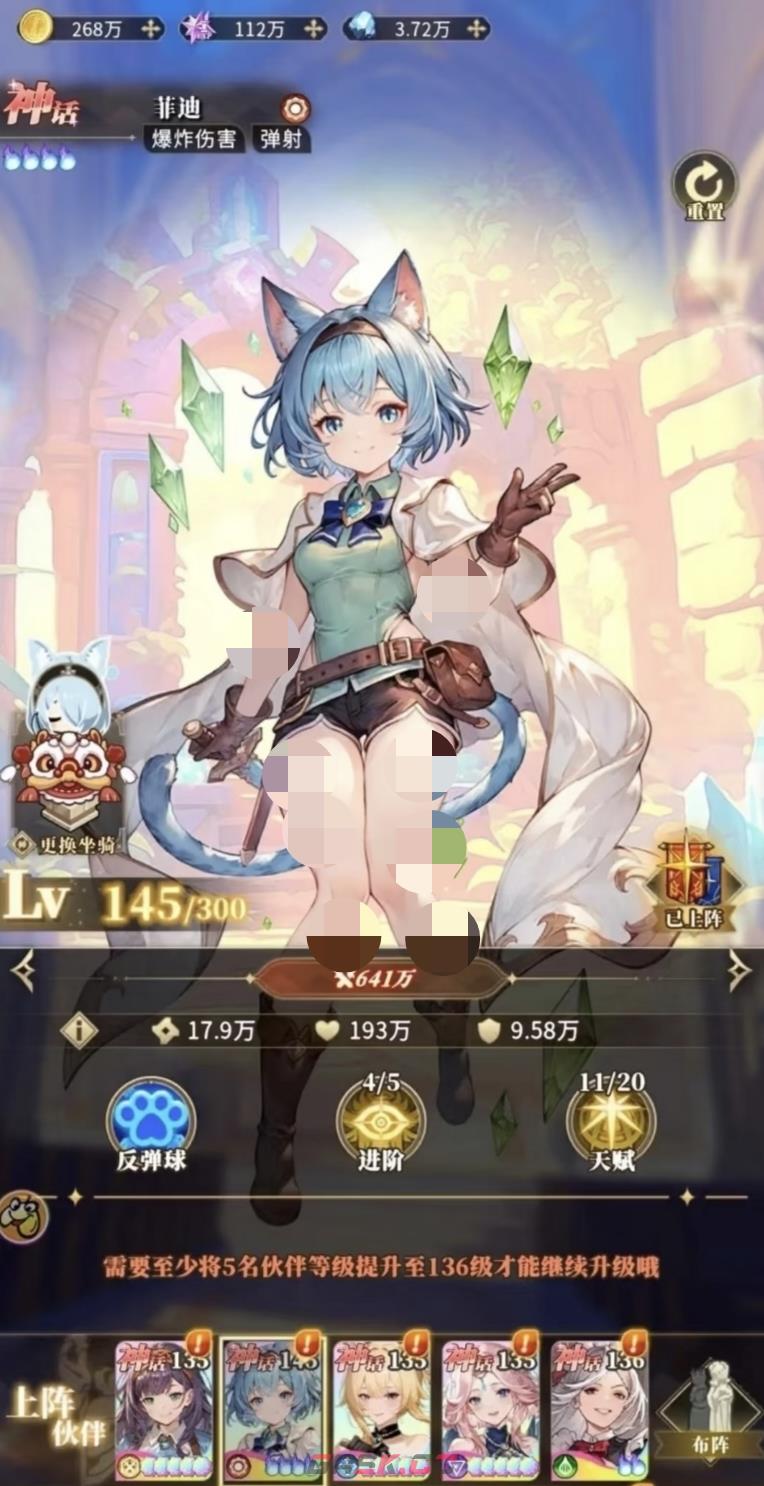Show the 弹射 trait tag details
Image resolution: width=764 pixels, height=1486 pixels.
point(281,139)
